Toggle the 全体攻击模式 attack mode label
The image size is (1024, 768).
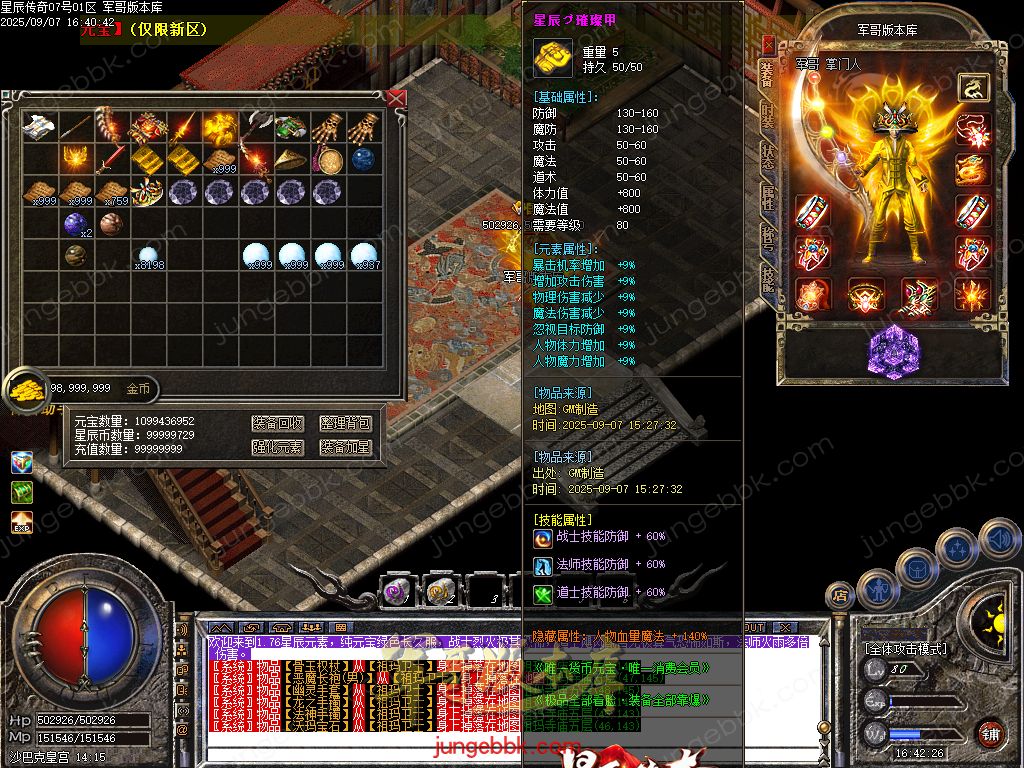point(906,648)
